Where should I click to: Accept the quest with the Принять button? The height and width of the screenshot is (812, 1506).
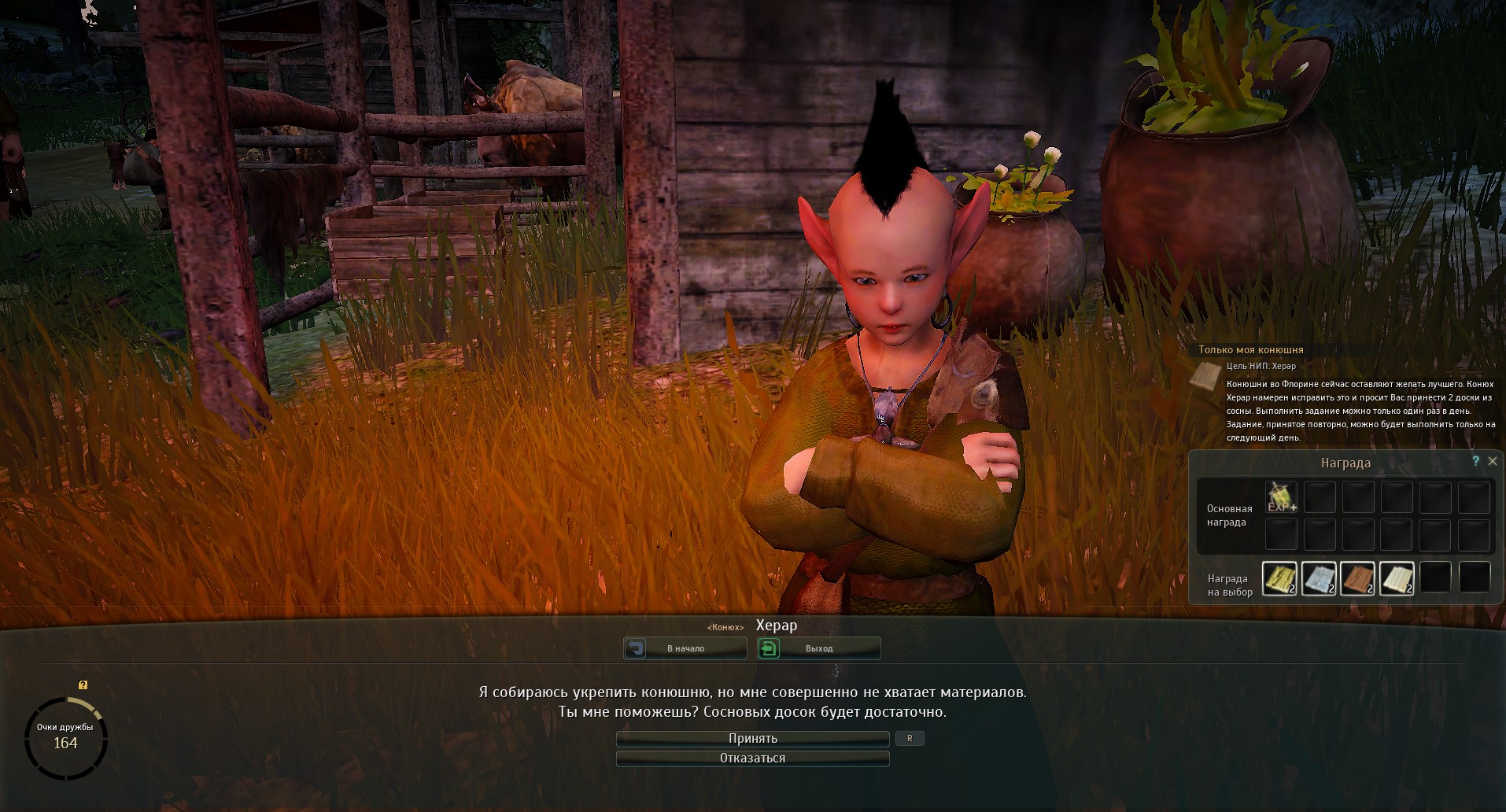752,739
